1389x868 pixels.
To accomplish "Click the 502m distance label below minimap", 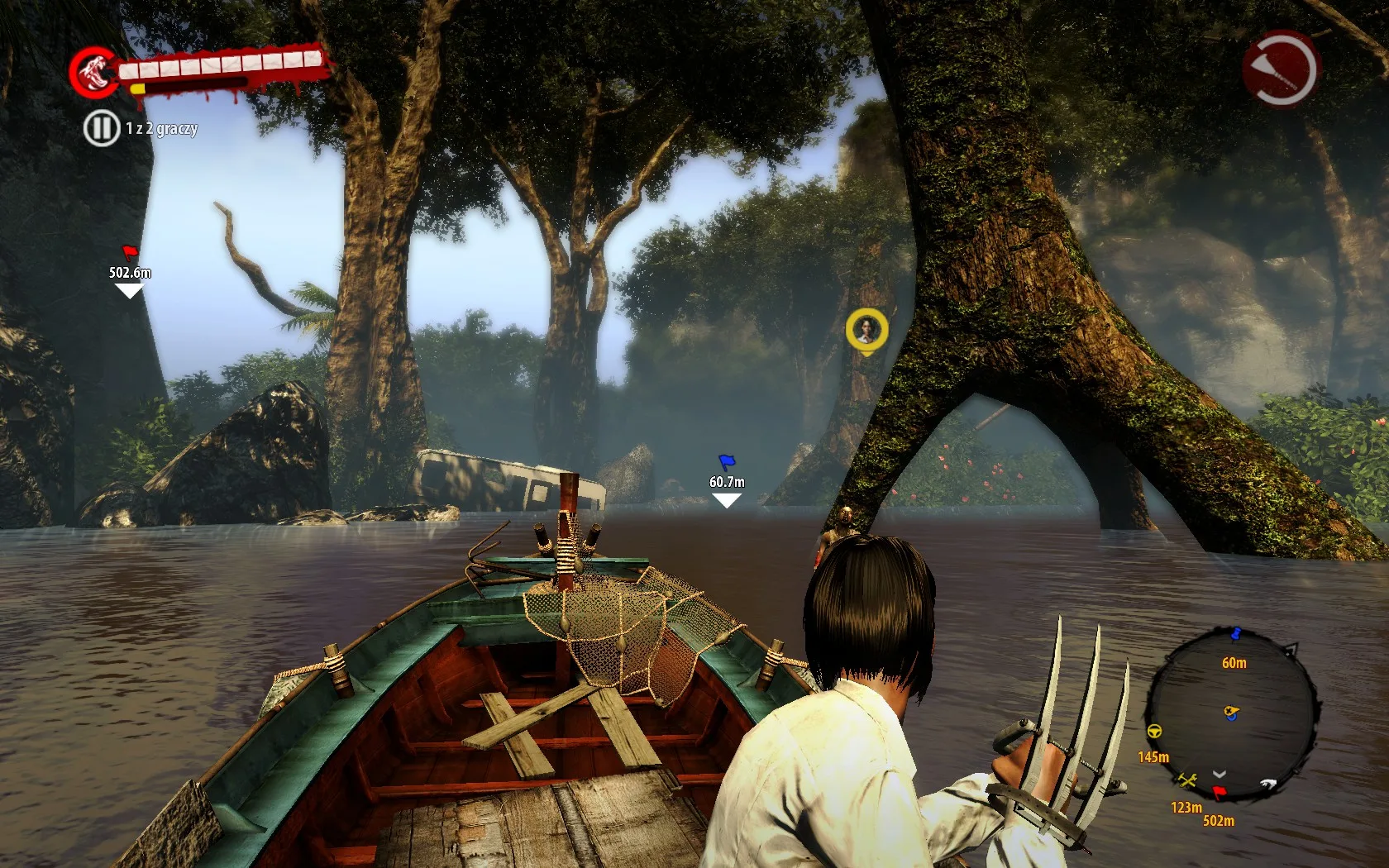I will 1219,820.
